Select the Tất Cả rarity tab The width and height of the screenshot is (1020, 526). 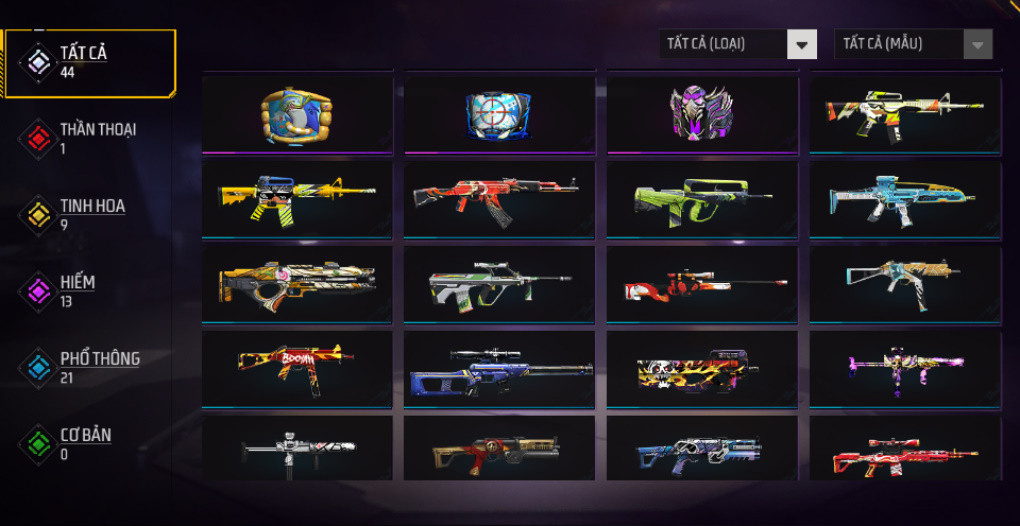pos(82,62)
